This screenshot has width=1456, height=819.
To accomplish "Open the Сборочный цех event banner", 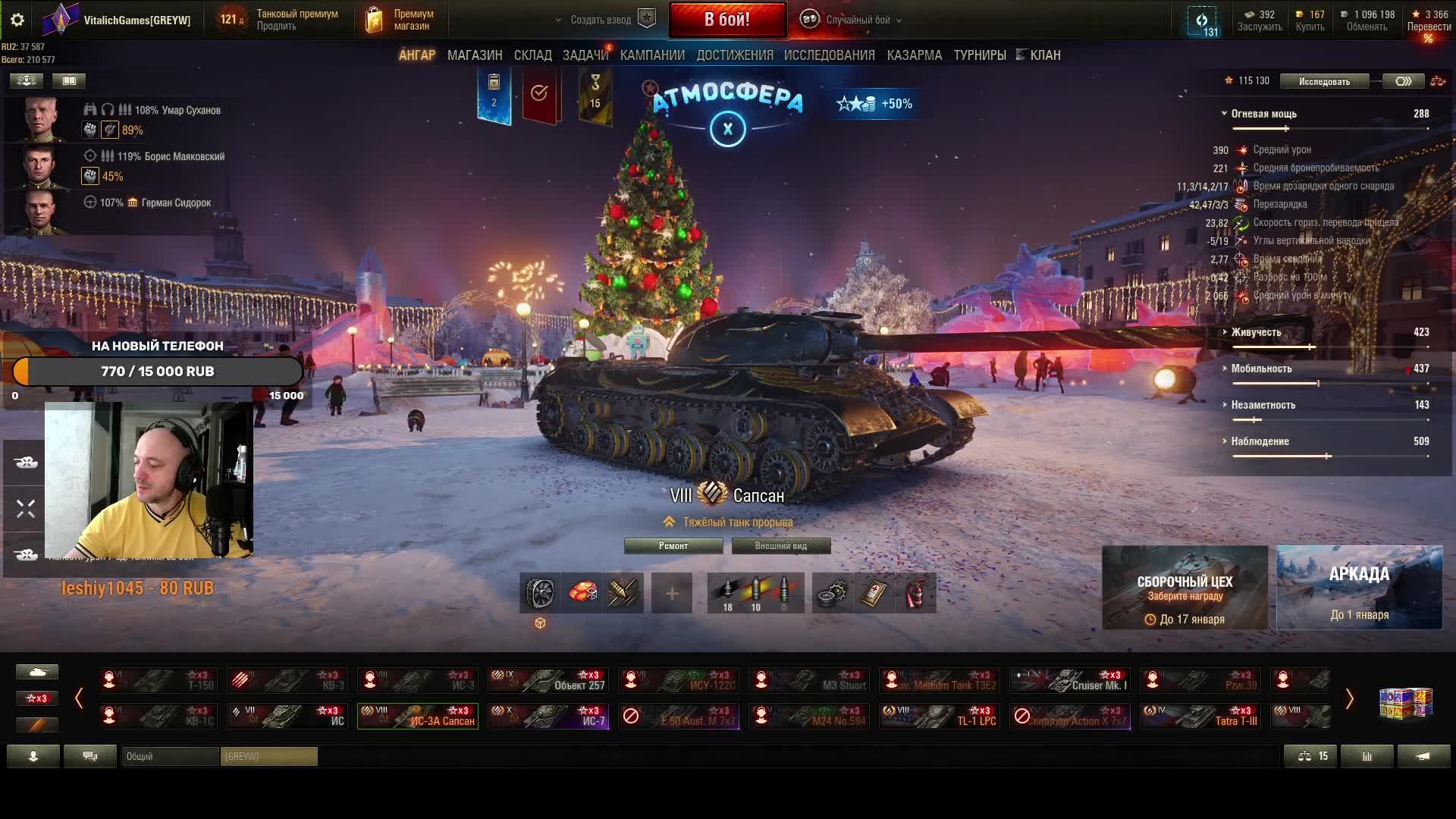I will (x=1185, y=588).
